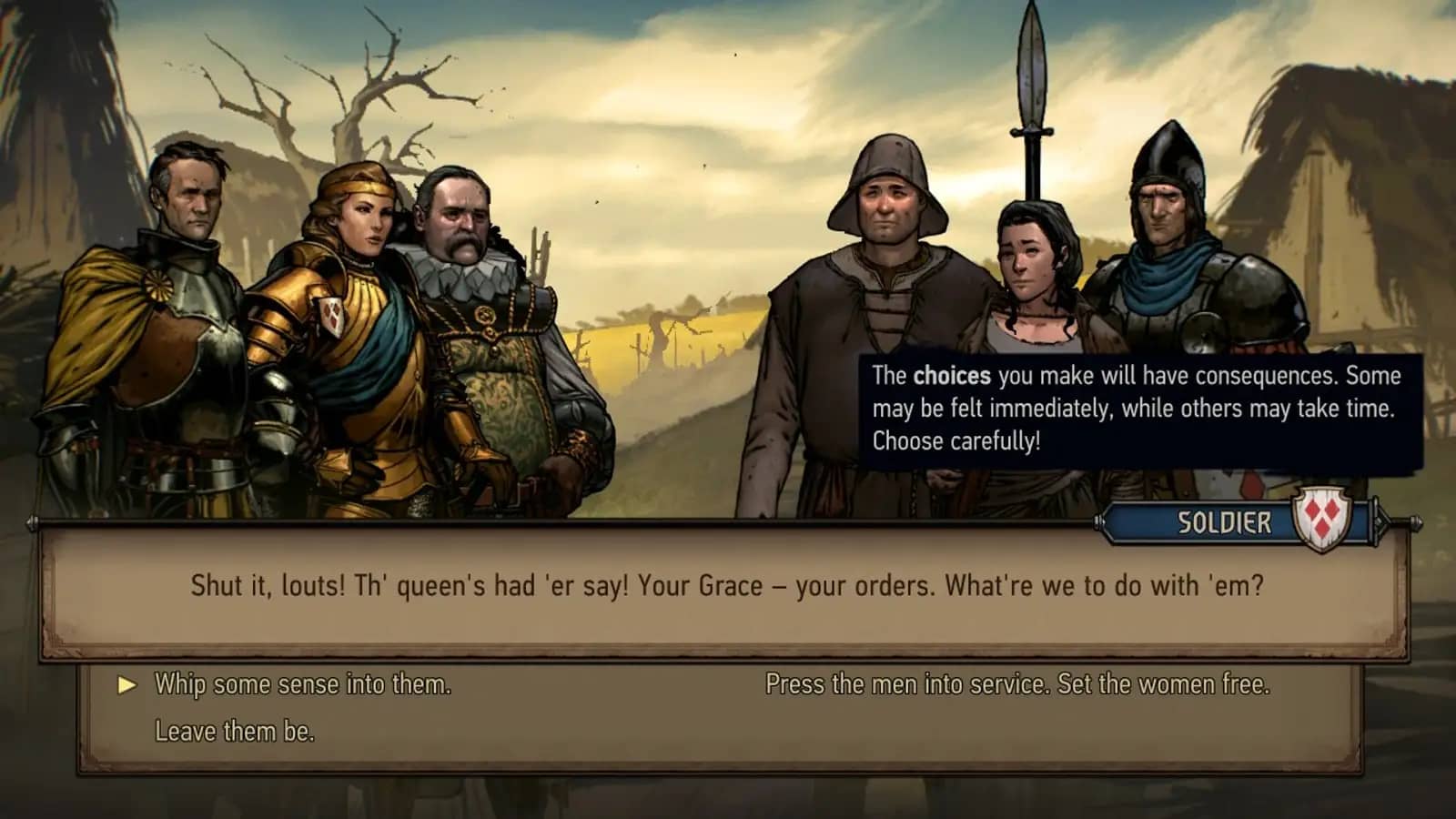Click the sword hilt on the nameplate banner

click(x=1401, y=521)
